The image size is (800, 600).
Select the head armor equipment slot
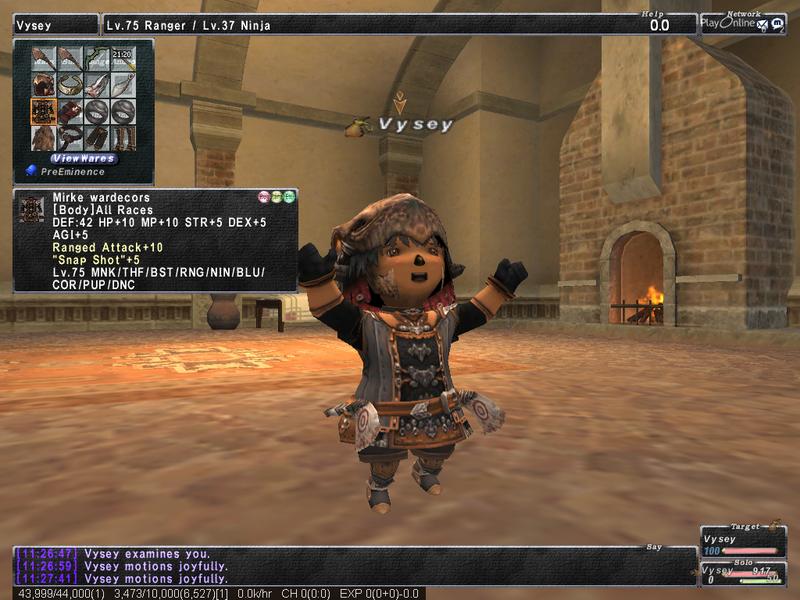coord(43,85)
